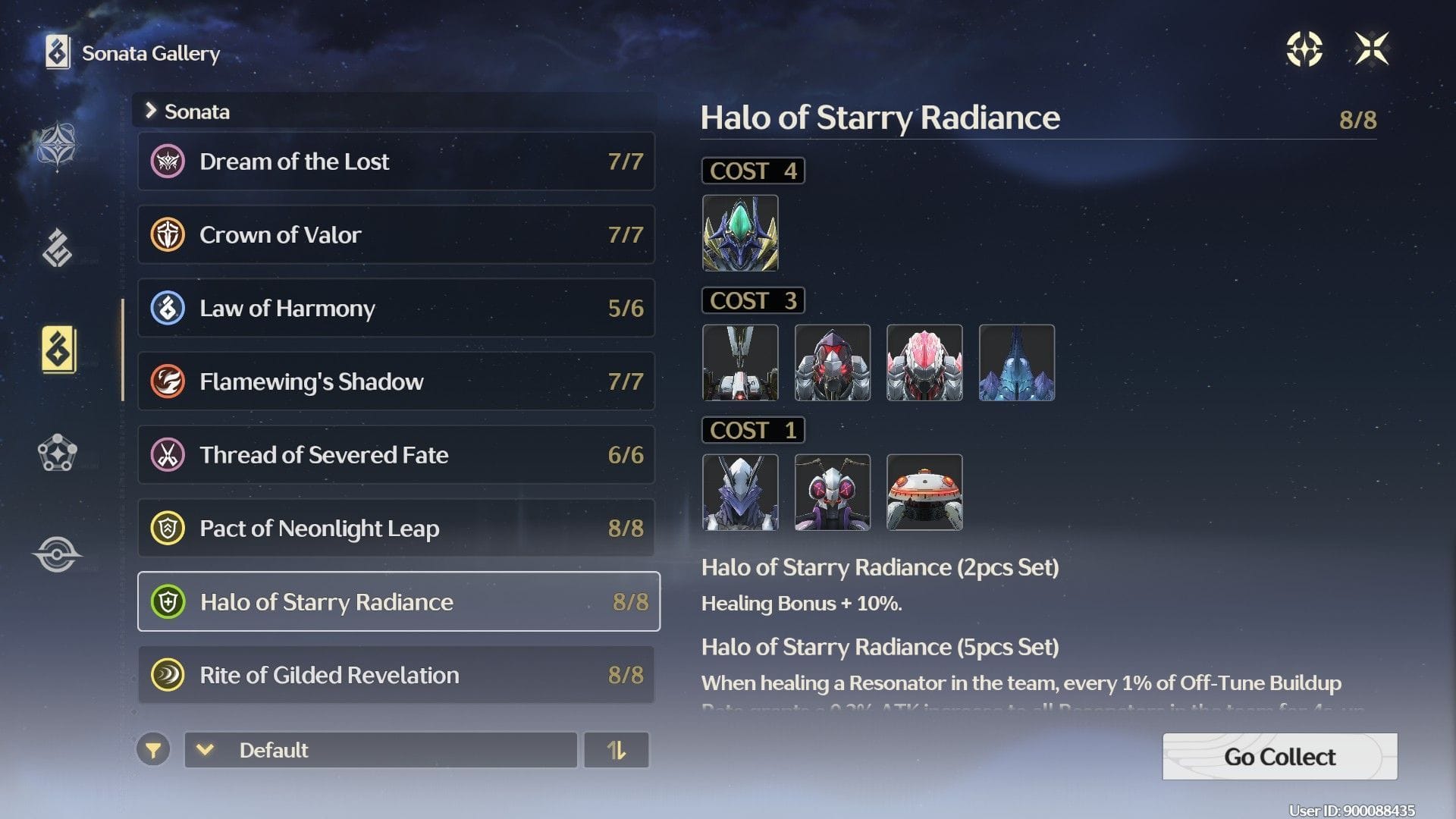The width and height of the screenshot is (1456, 819).
Task: Collapse the Sonata list header
Action: pos(151,111)
